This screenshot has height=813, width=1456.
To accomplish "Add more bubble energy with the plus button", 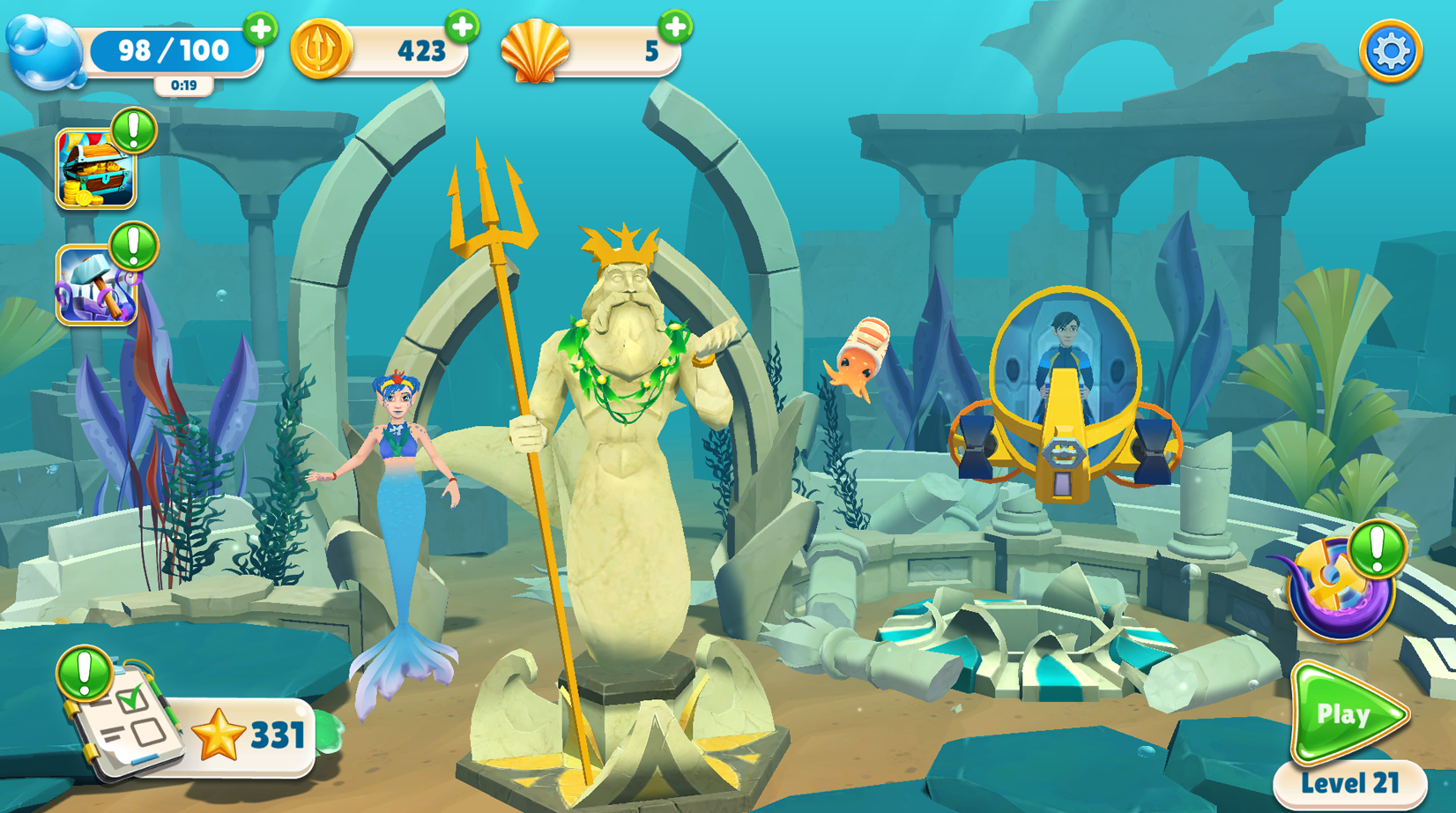I will pyautogui.click(x=260, y=29).
